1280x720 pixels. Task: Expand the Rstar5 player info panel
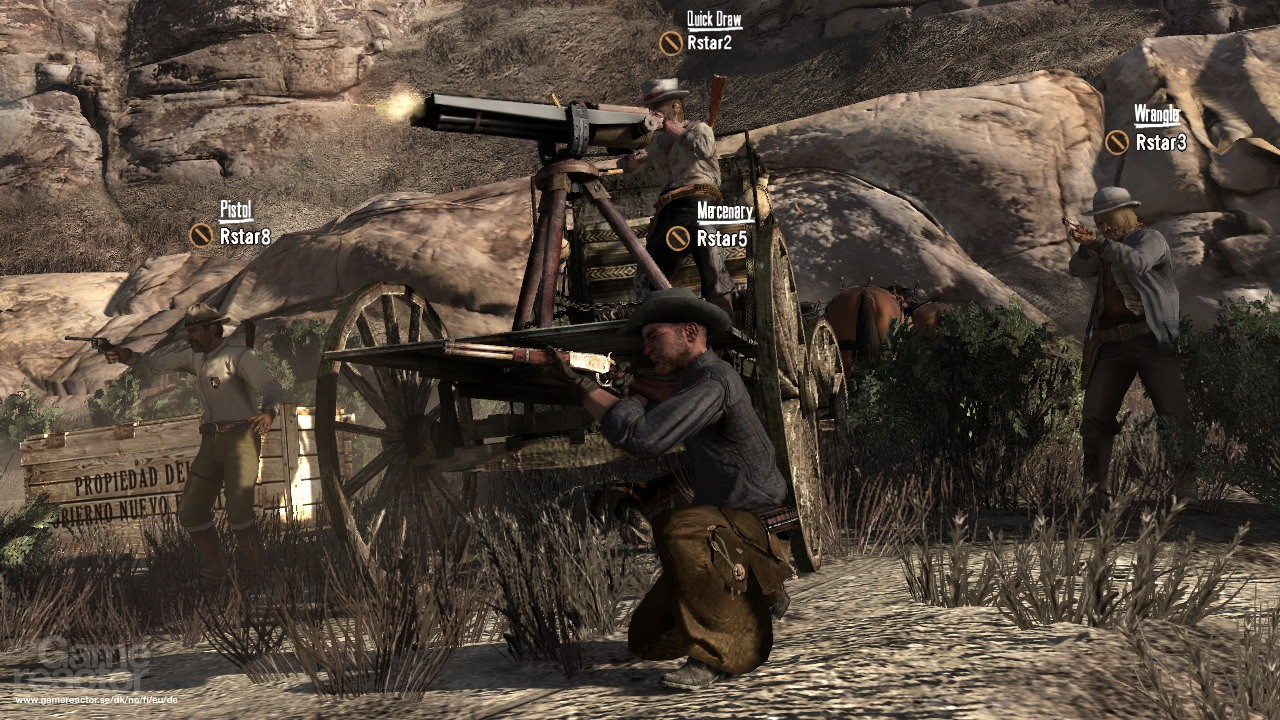[723, 238]
